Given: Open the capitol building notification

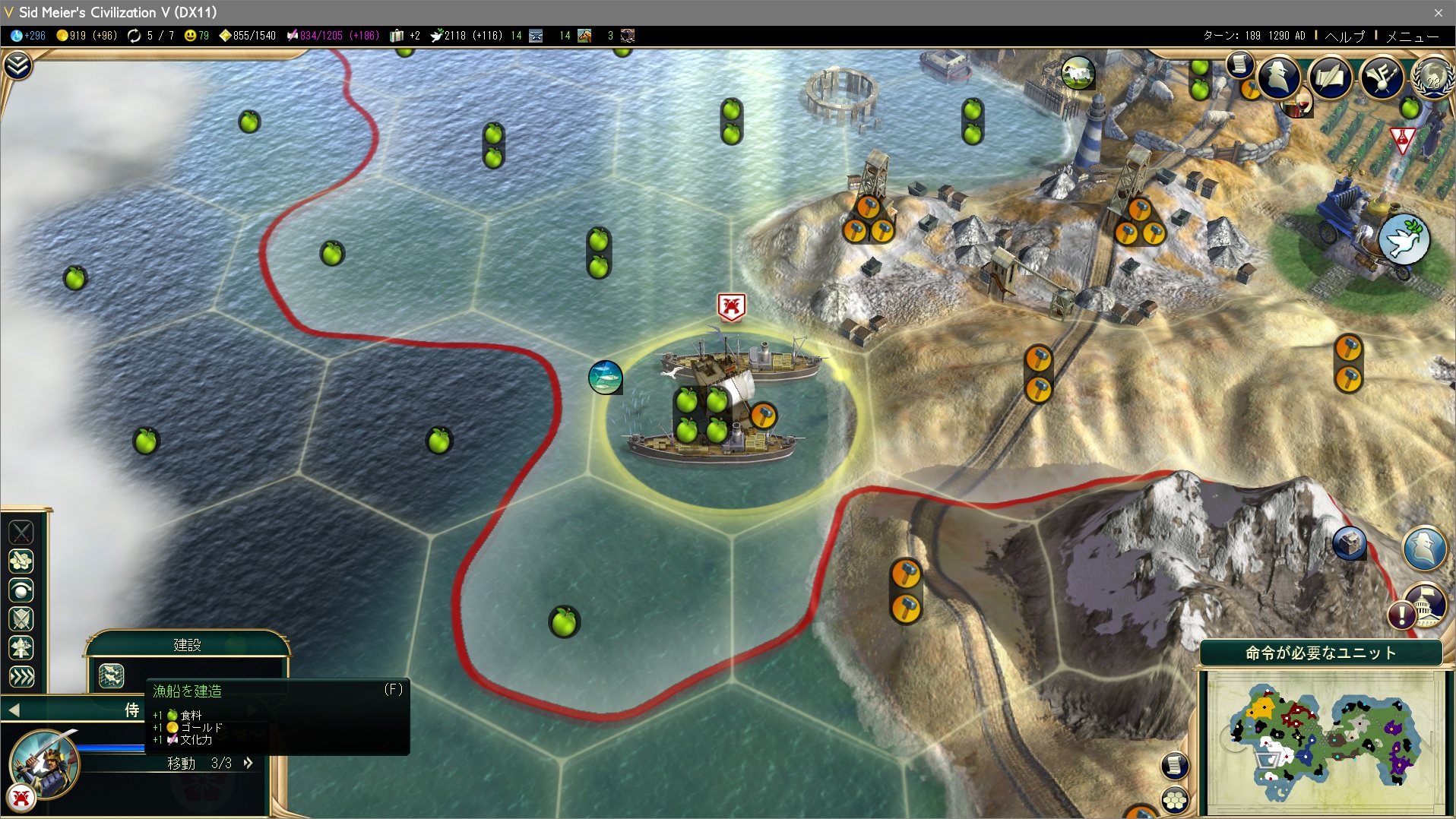Looking at the screenshot, I should pos(1424,604).
